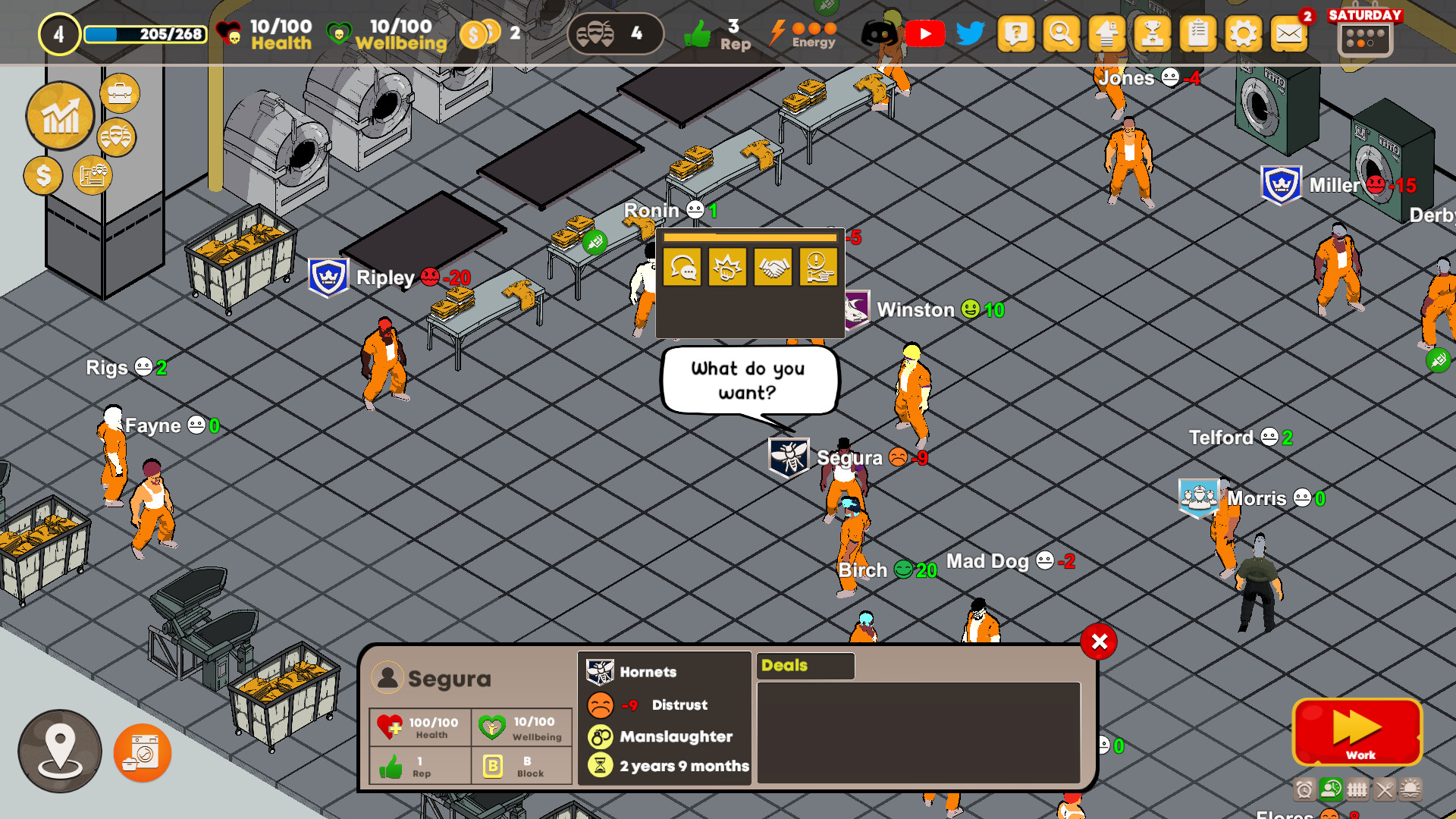Image resolution: width=1456 pixels, height=819 pixels.
Task: Click the health progress bar at top left
Action: (144, 33)
